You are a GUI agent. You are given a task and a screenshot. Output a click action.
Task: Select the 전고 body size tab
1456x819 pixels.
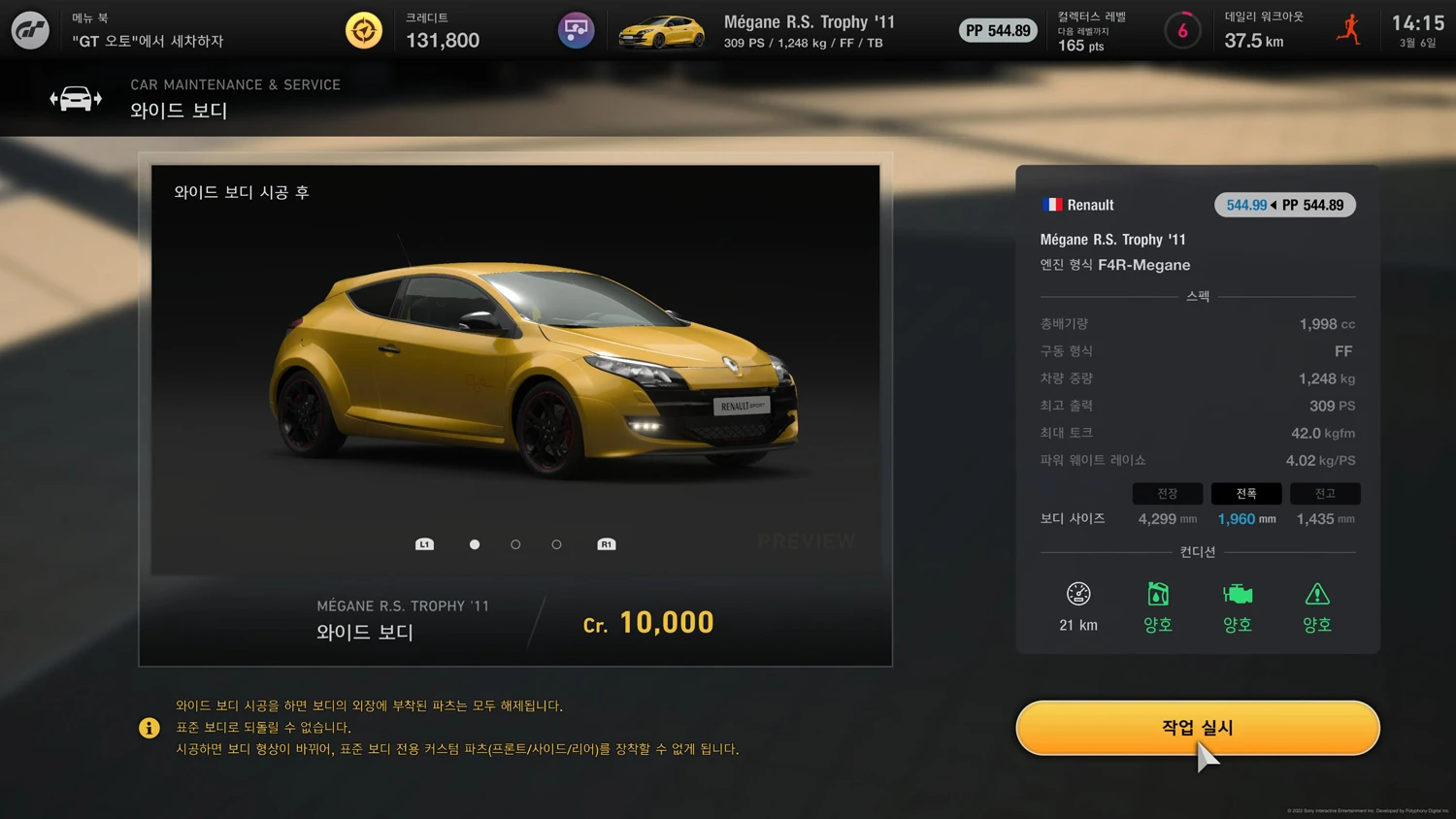(1325, 494)
